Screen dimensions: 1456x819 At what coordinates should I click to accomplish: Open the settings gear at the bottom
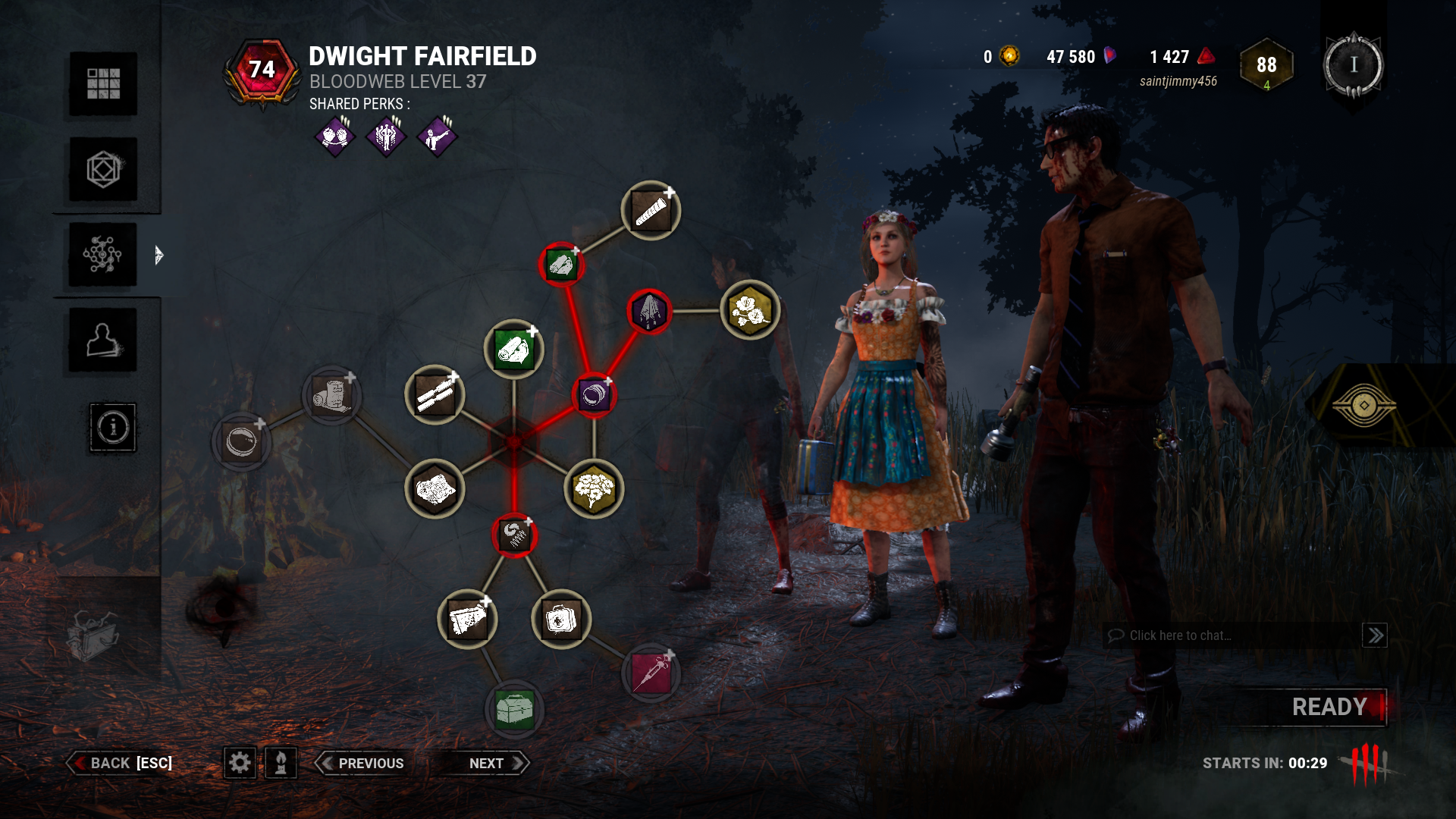(x=241, y=763)
